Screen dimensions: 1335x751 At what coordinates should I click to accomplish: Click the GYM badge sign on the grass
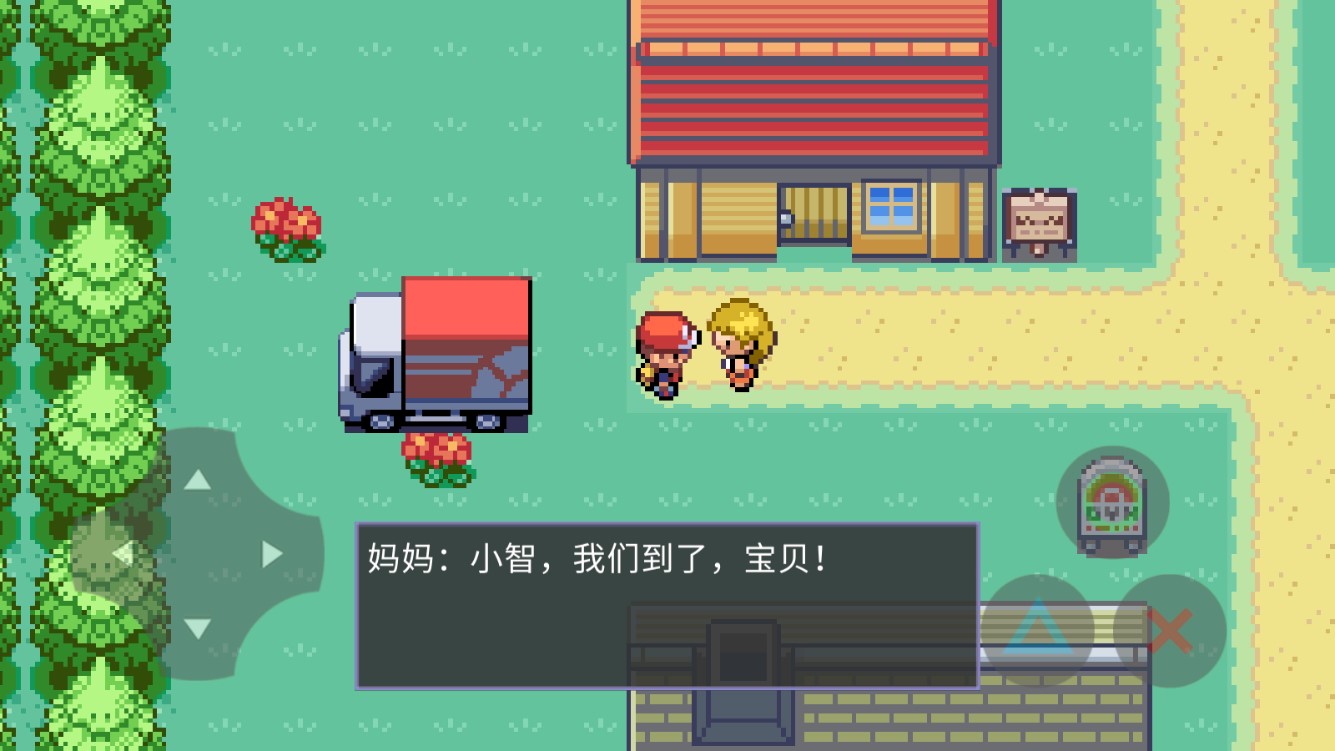point(1113,503)
